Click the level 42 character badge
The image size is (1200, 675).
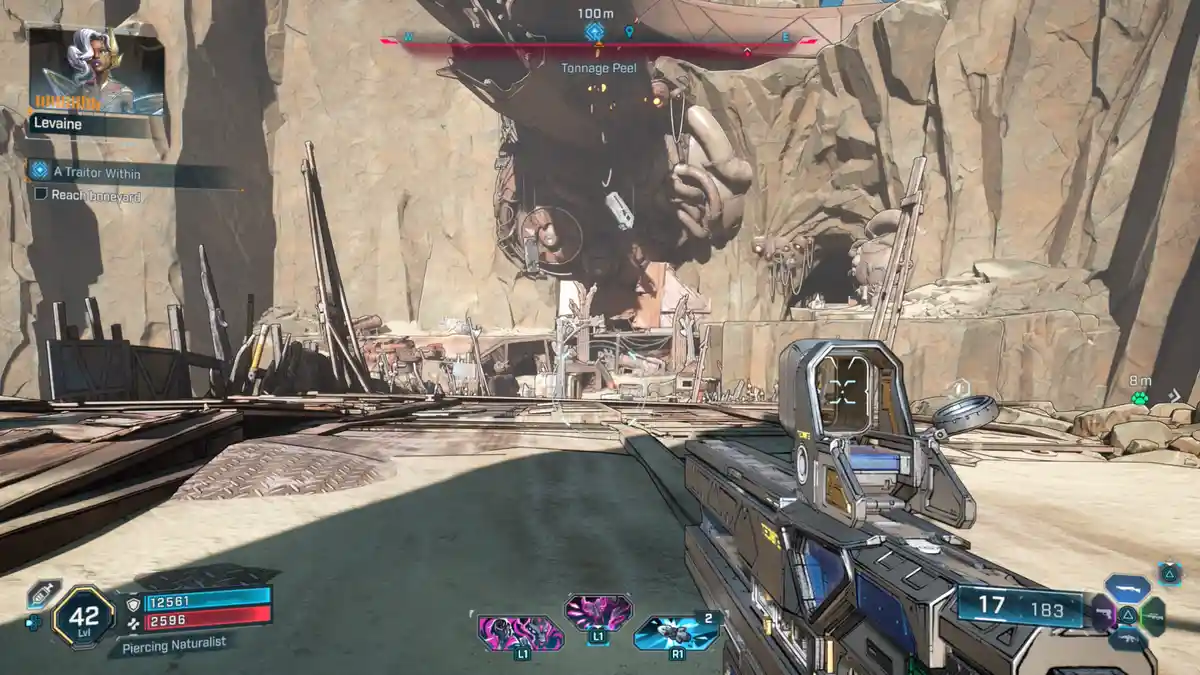click(x=83, y=617)
